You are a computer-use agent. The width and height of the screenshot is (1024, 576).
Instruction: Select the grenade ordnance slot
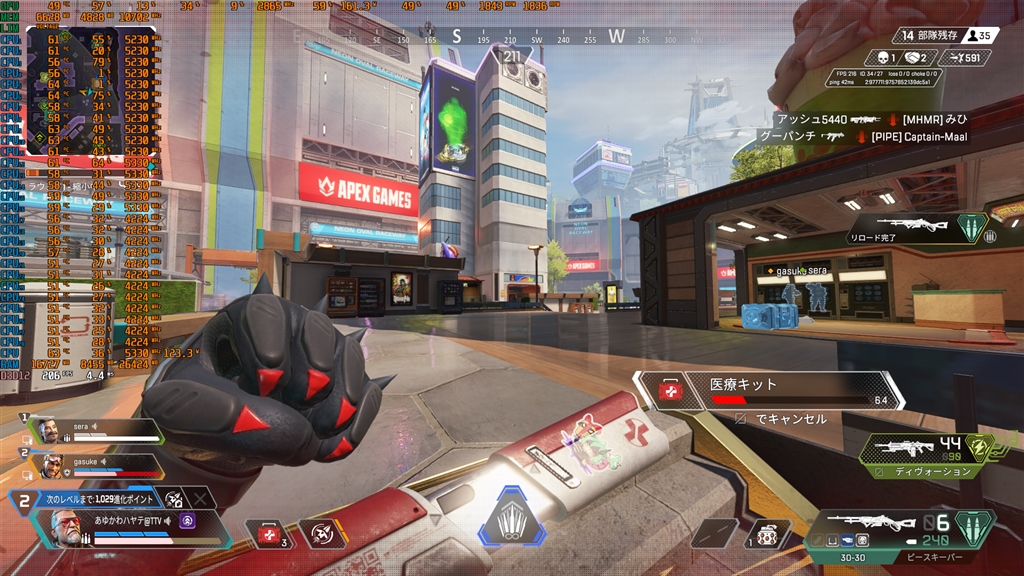(x=768, y=534)
